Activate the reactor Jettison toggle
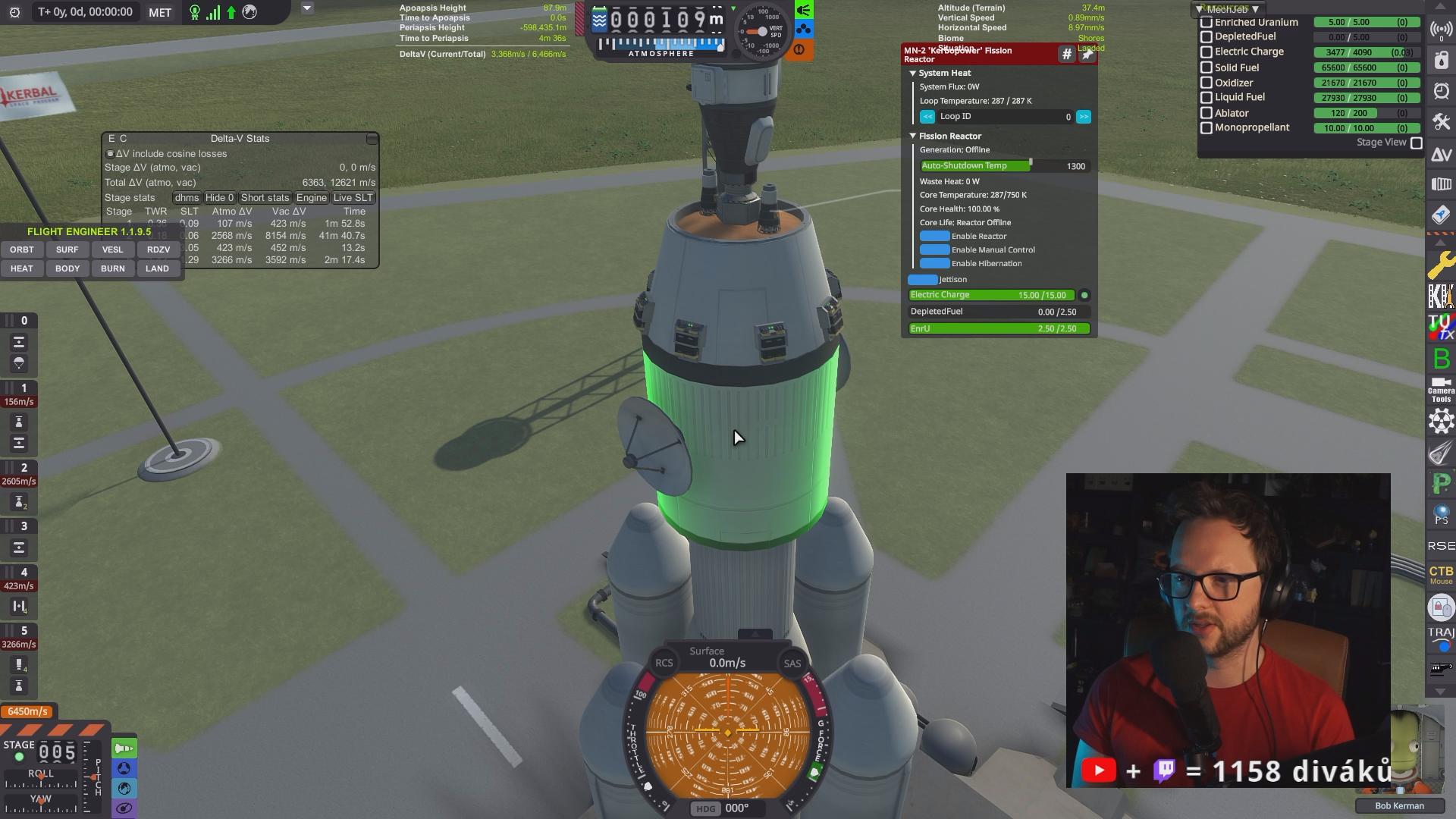 [923, 280]
